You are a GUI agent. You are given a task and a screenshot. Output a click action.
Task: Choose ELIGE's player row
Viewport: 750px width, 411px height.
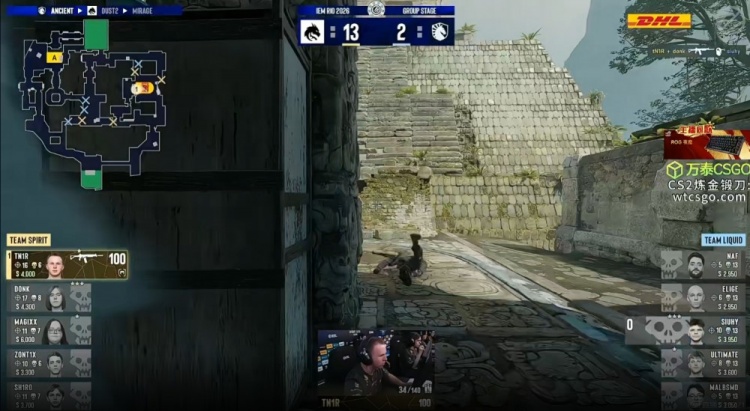tap(702, 297)
